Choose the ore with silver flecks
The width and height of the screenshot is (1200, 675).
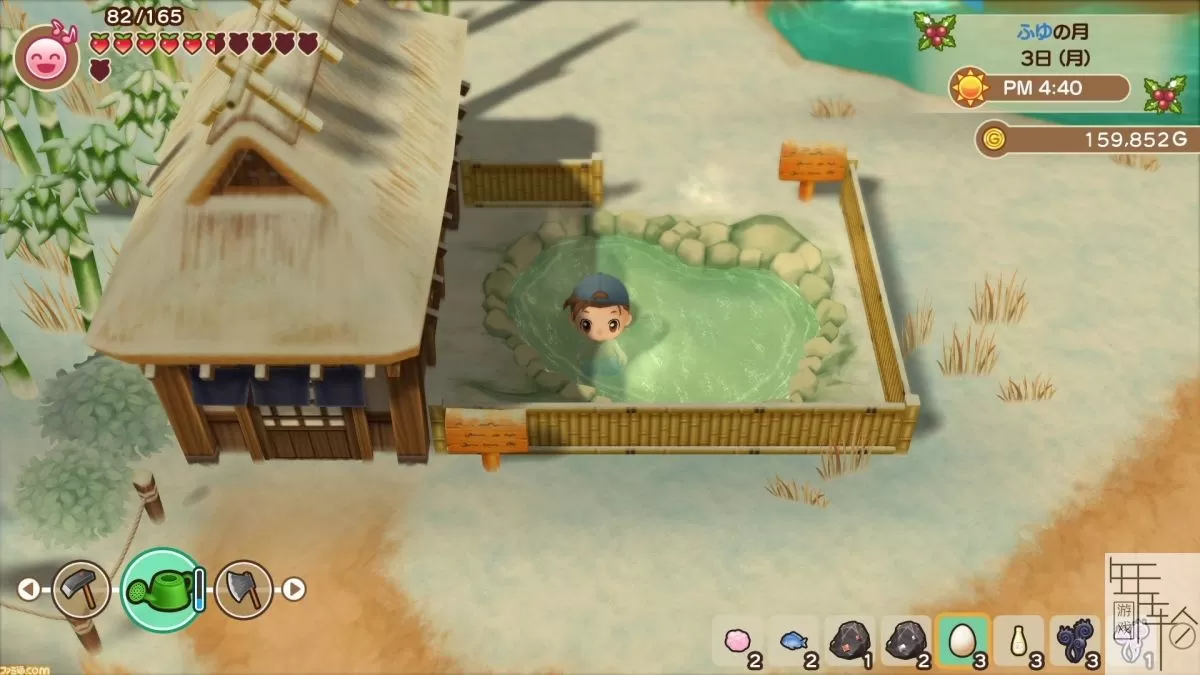tap(907, 640)
